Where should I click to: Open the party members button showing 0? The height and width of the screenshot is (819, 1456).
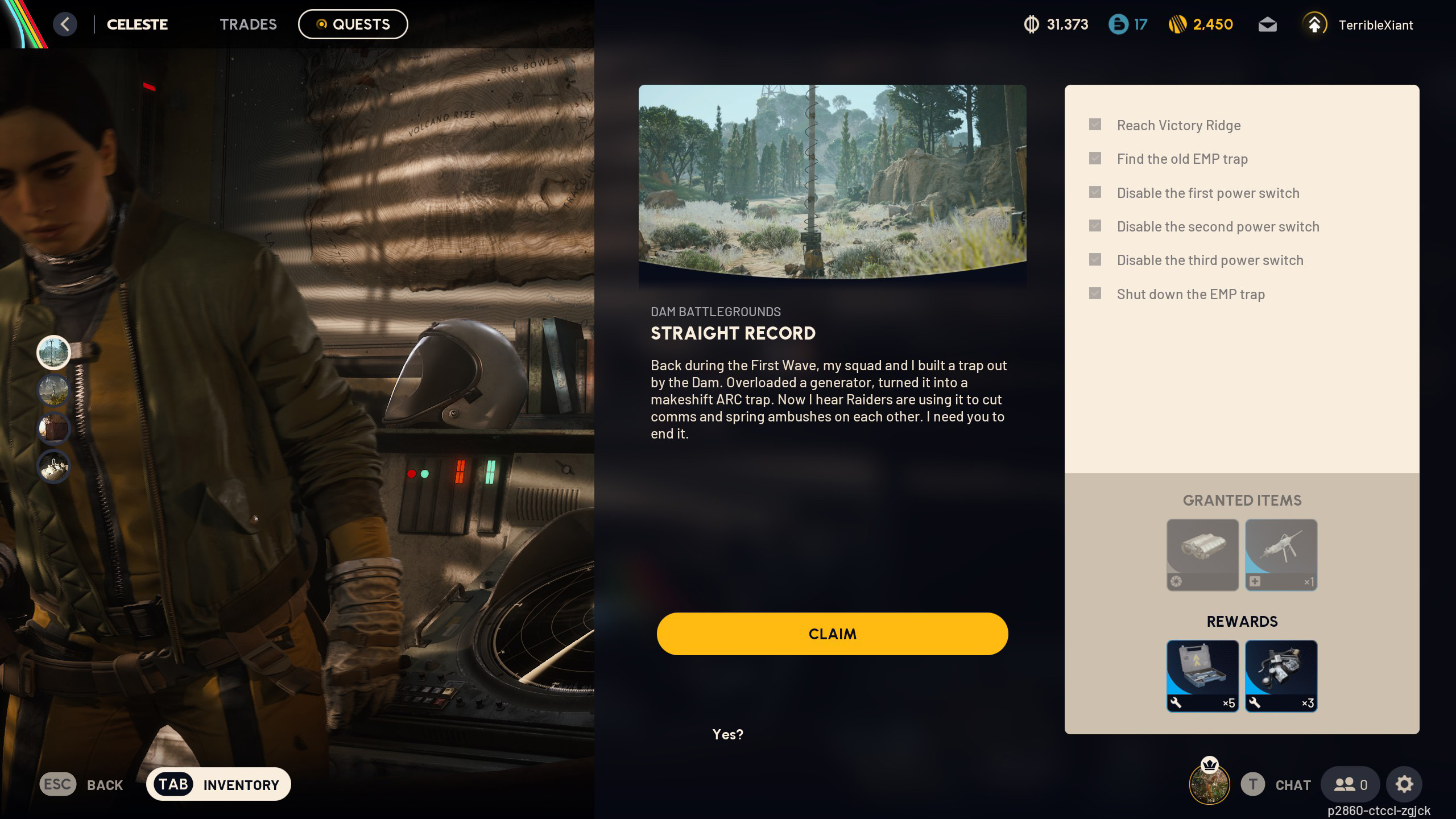pyautogui.click(x=1350, y=784)
